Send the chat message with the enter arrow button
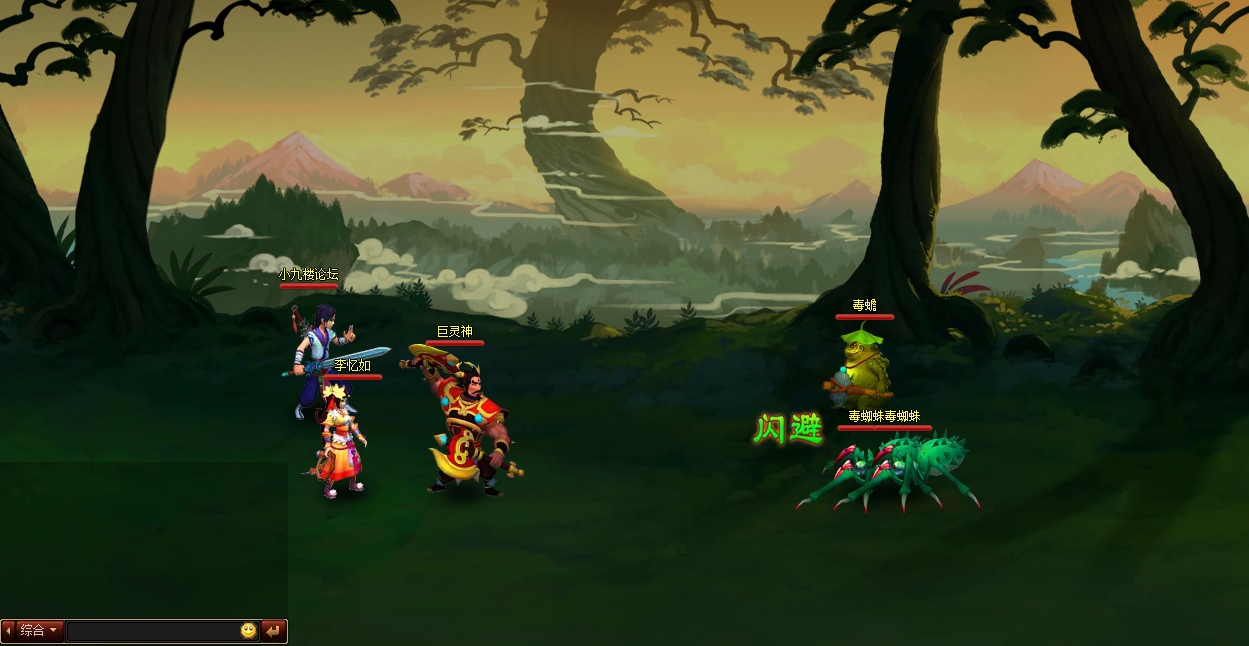Image resolution: width=1249 pixels, height=646 pixels. click(273, 631)
